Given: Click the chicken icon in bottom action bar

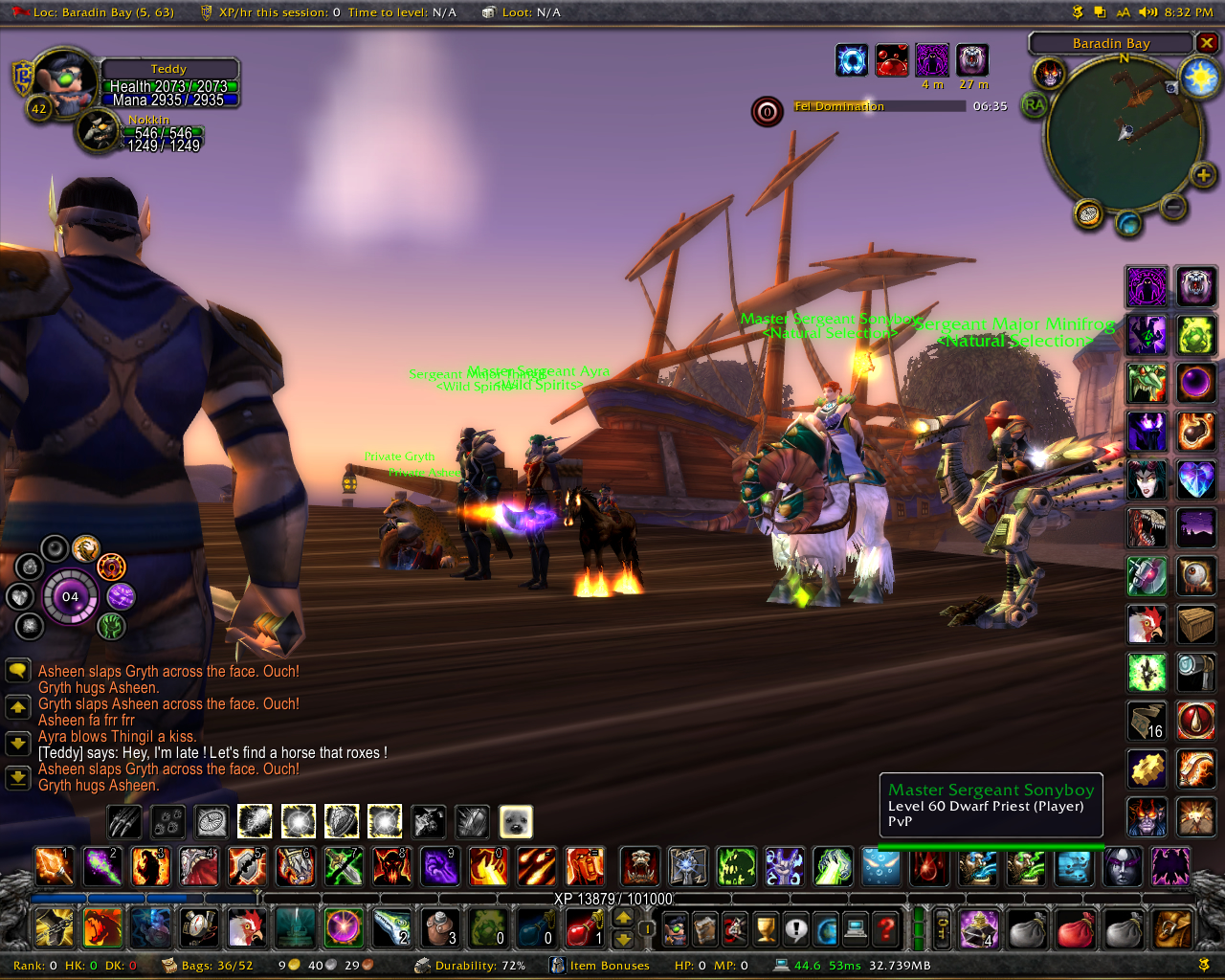Looking at the screenshot, I should click(246, 927).
